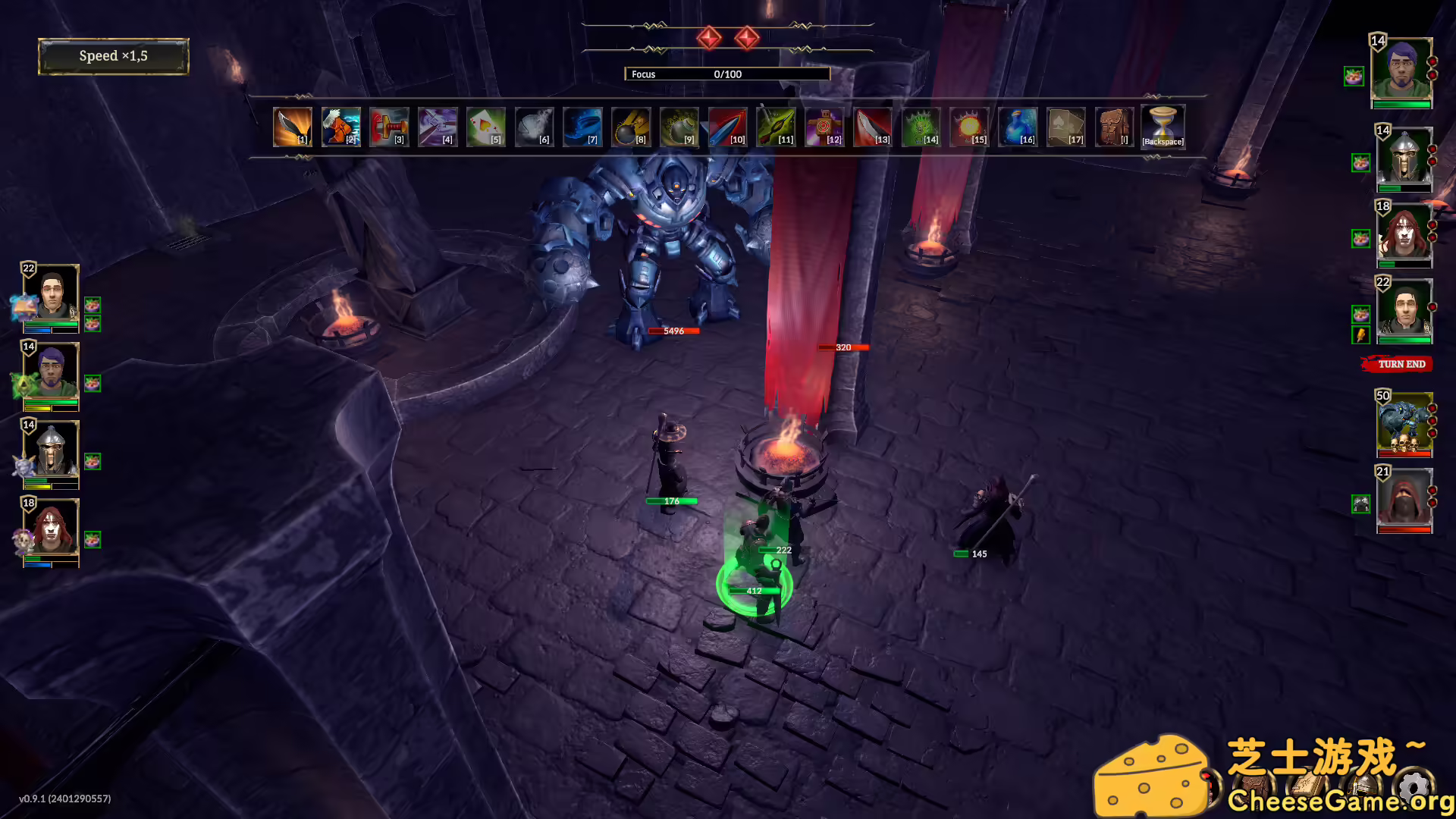The height and width of the screenshot is (819, 1456).
Task: Use the dagger ability in hotbar slot 1
Action: [292, 127]
